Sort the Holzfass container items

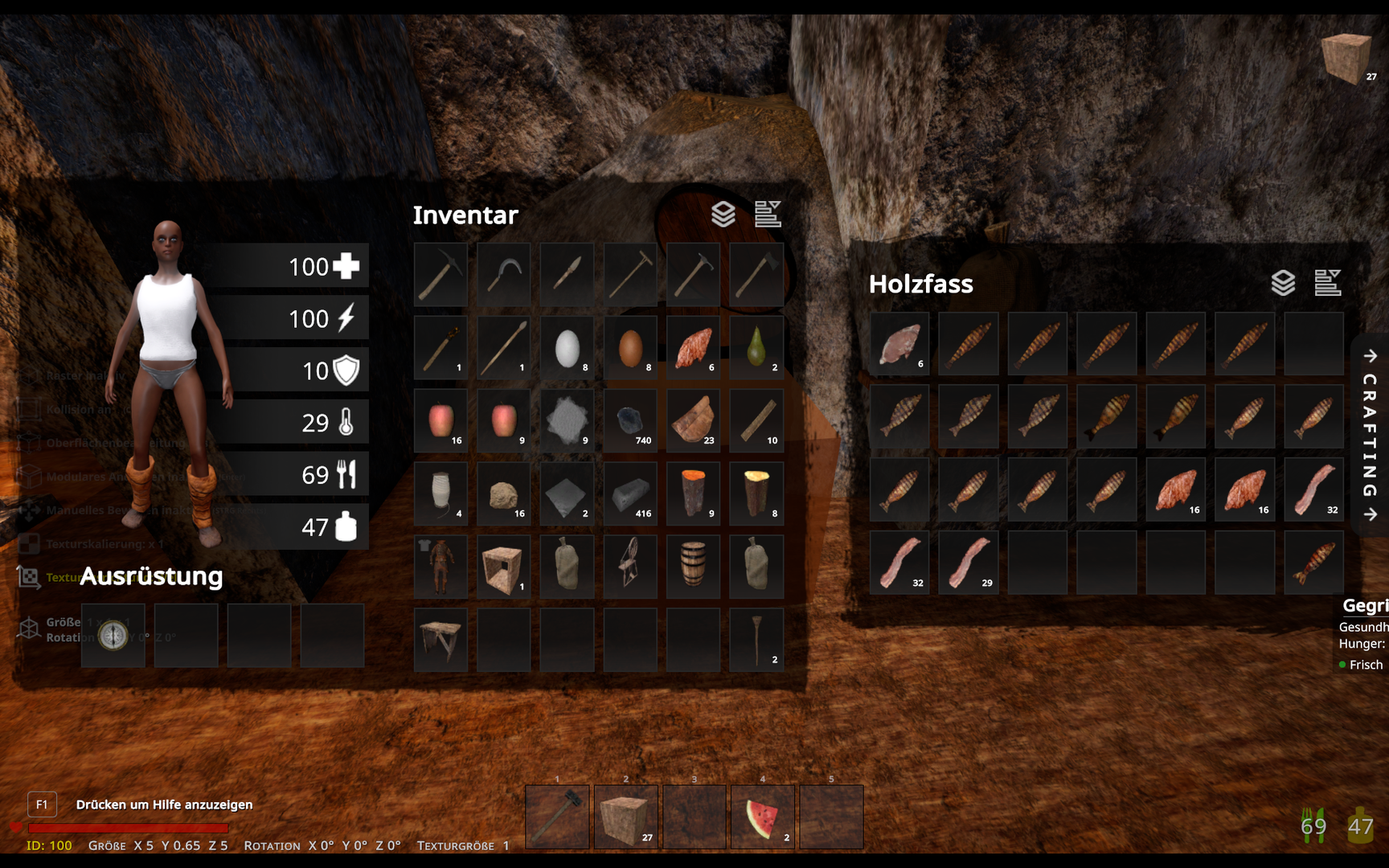[1327, 283]
